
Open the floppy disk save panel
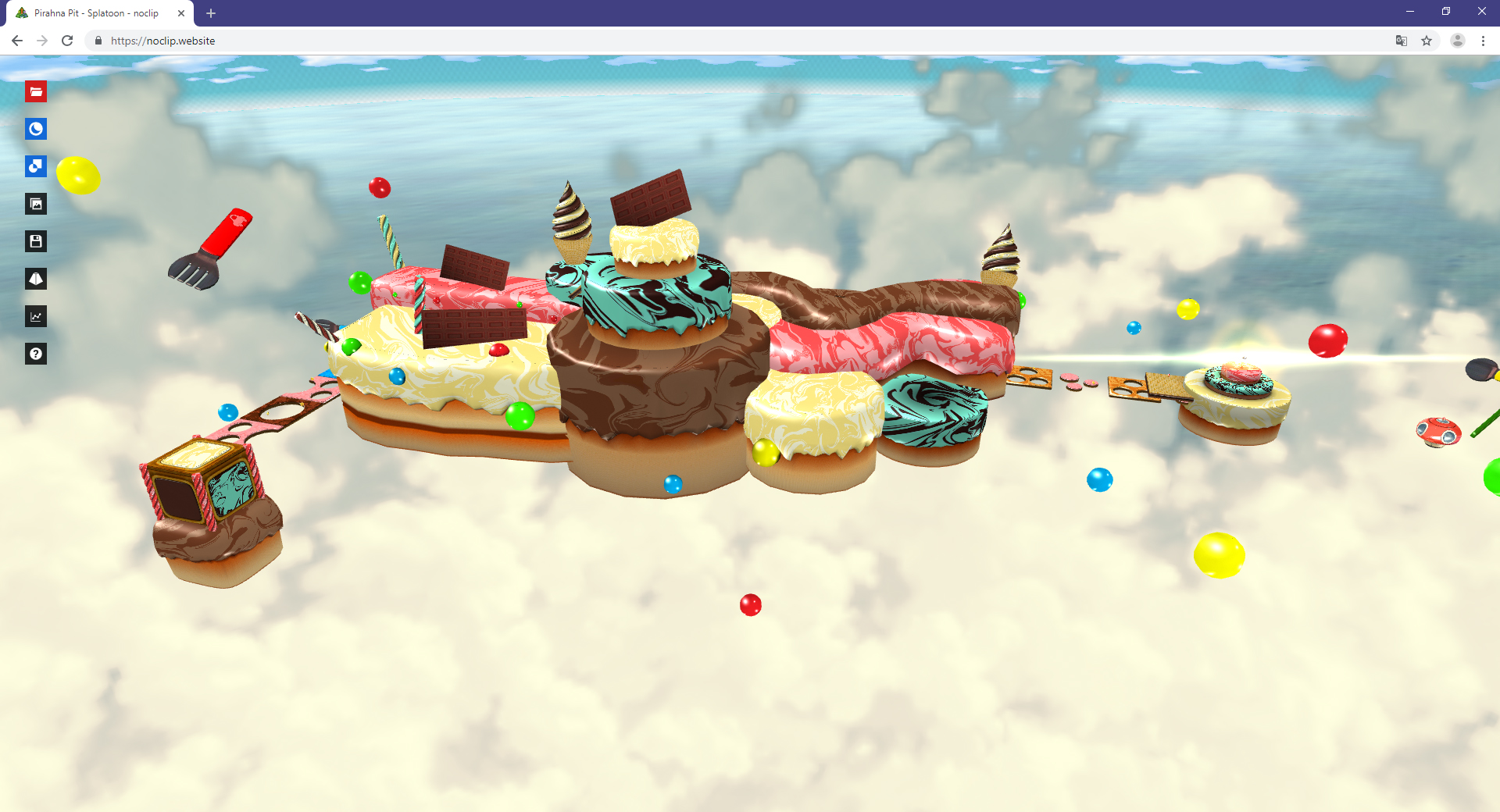(36, 241)
